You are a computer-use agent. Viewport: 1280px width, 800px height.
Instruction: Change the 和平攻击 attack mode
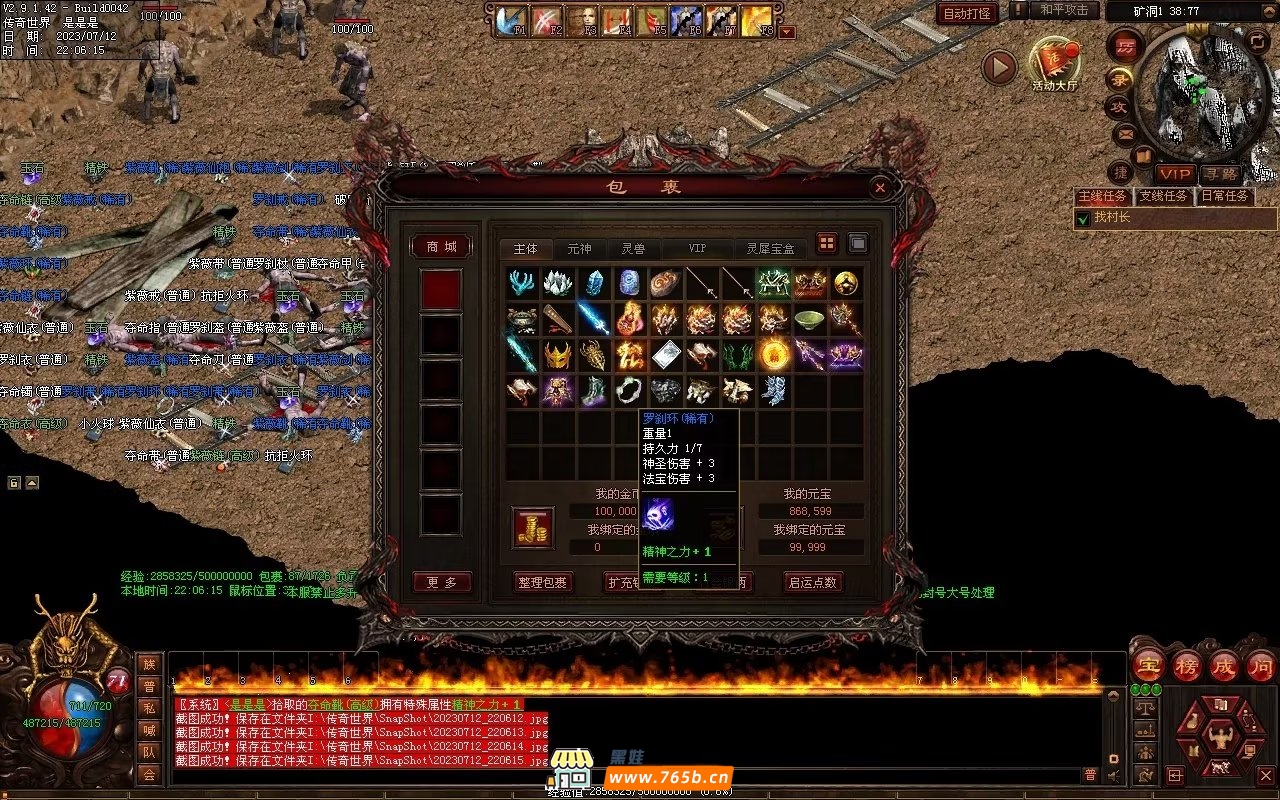point(1064,10)
